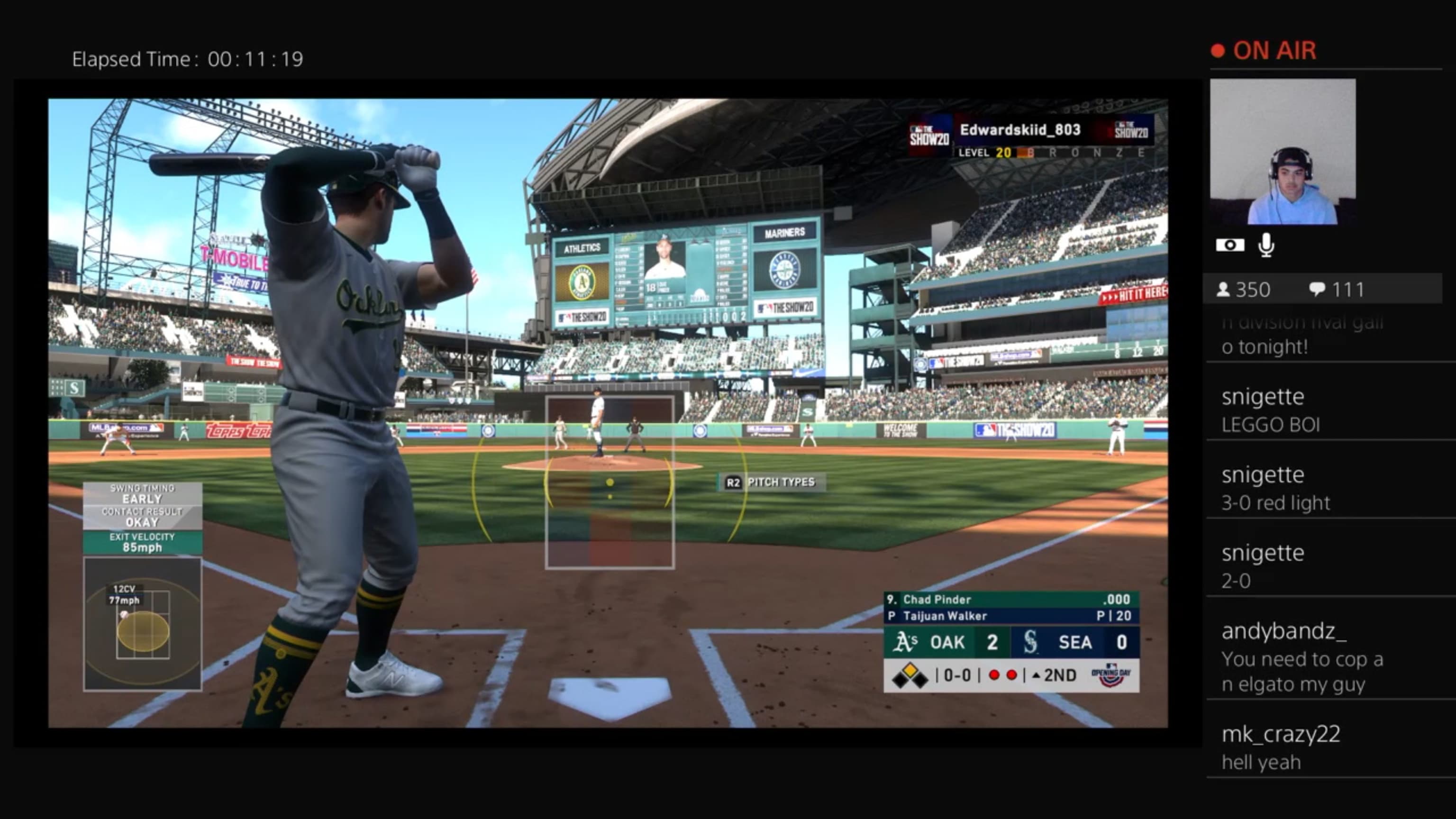Image resolution: width=1456 pixels, height=819 pixels.
Task: Select the Swing Timing feedback panel
Action: [x=143, y=518]
